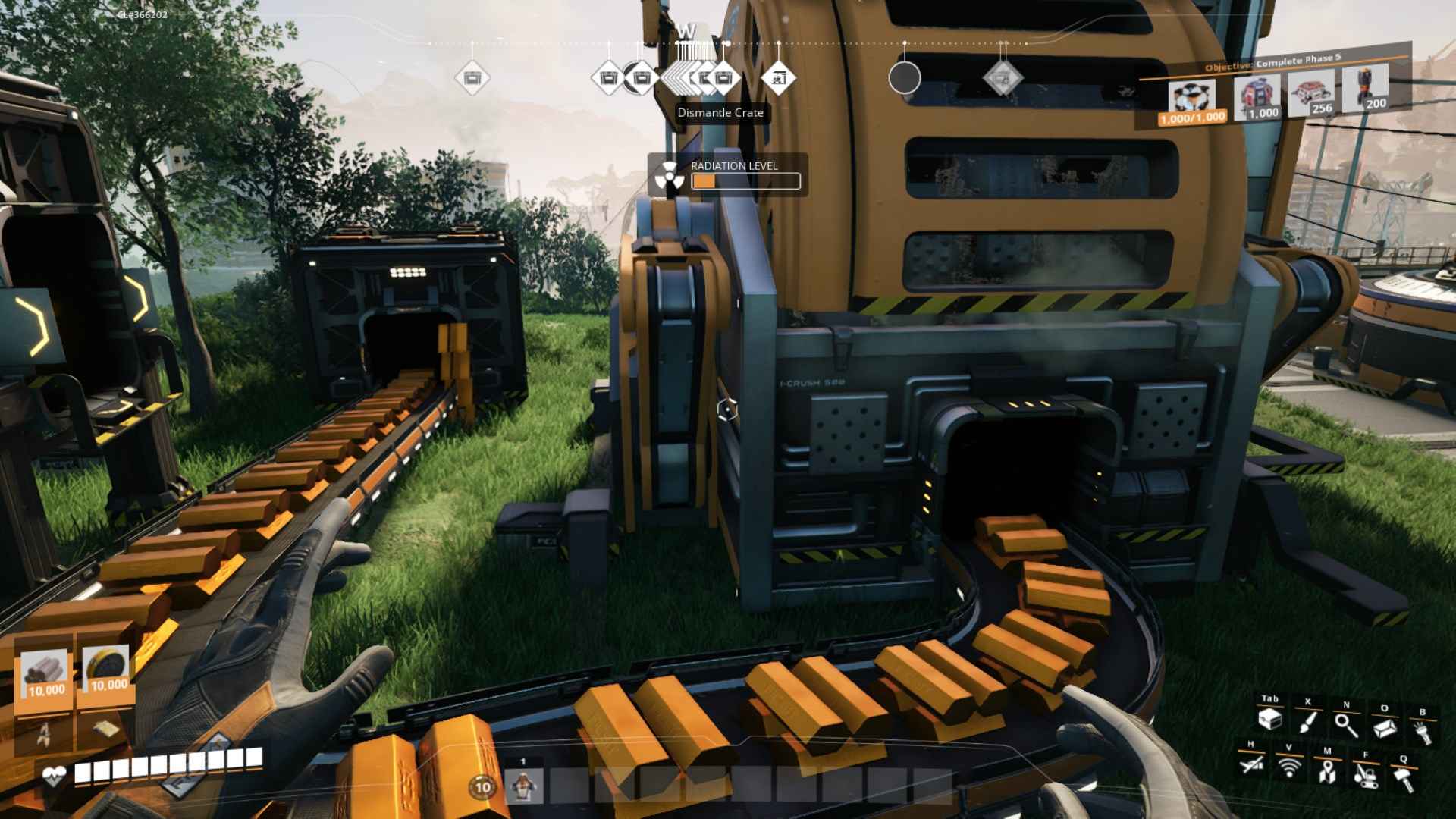Open the map marker icon
The height and width of the screenshot is (819, 1456).
[1326, 772]
